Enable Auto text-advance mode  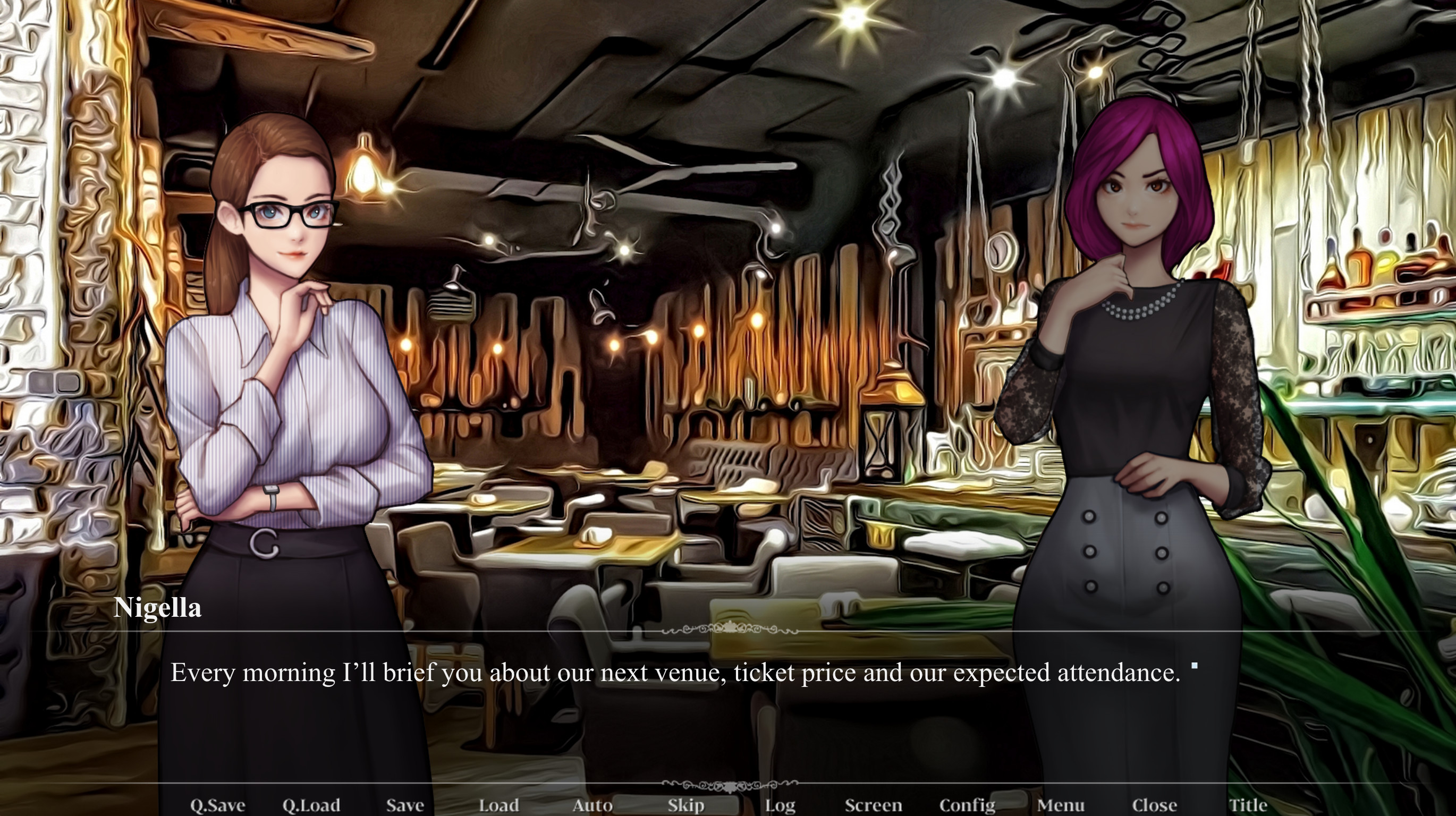click(592, 805)
